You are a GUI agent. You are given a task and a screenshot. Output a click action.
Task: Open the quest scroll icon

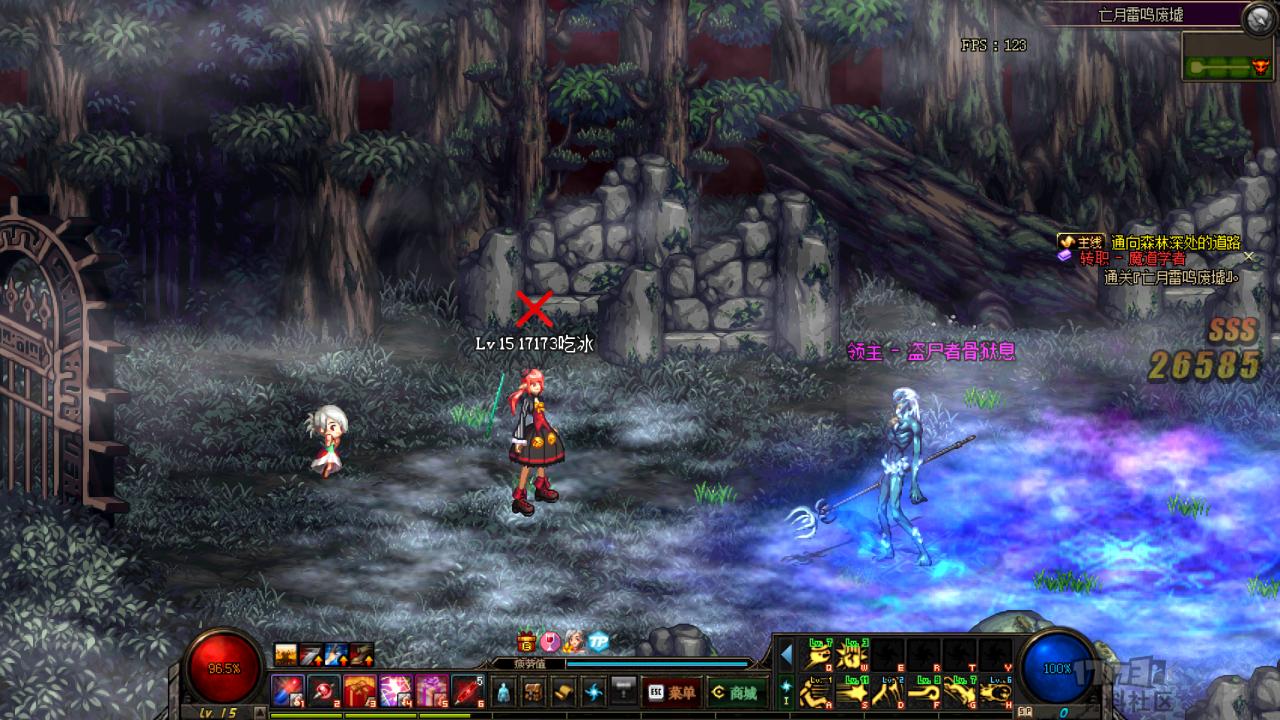coord(565,691)
